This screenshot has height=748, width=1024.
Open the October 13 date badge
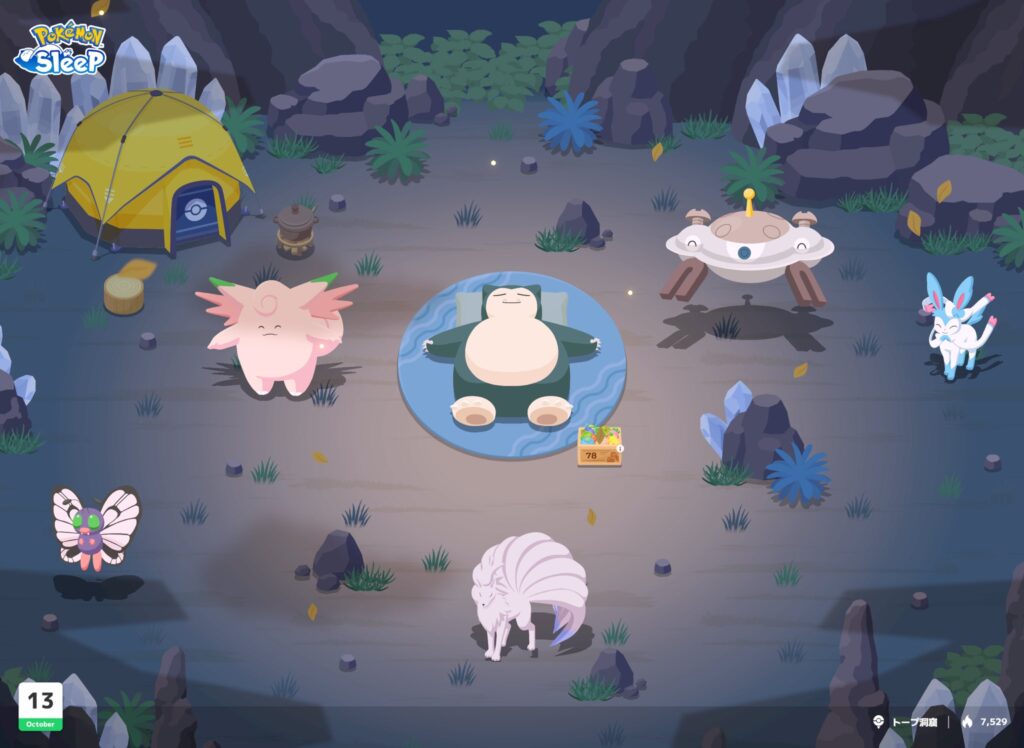tap(40, 706)
